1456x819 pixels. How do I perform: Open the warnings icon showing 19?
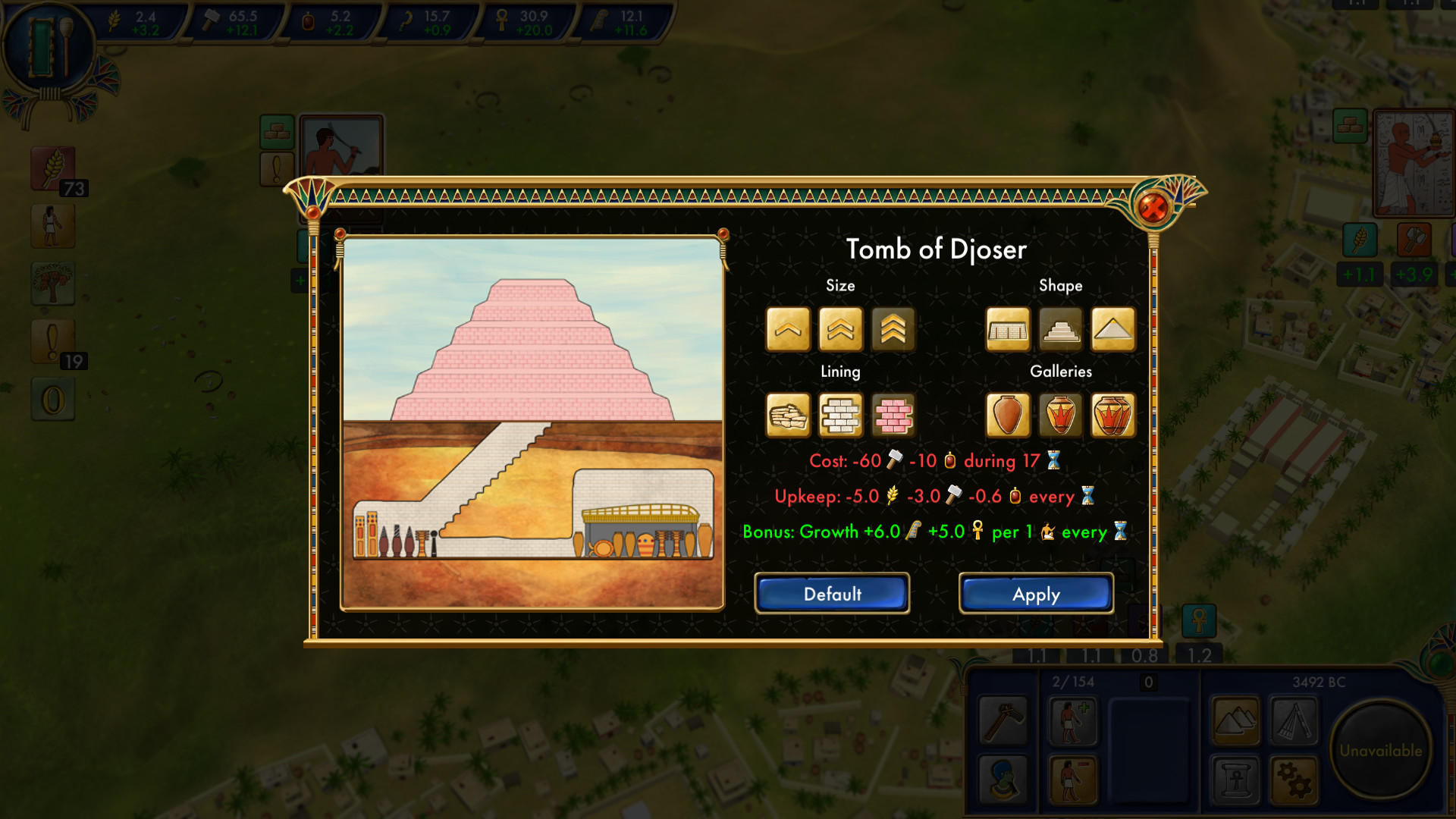click(x=52, y=340)
